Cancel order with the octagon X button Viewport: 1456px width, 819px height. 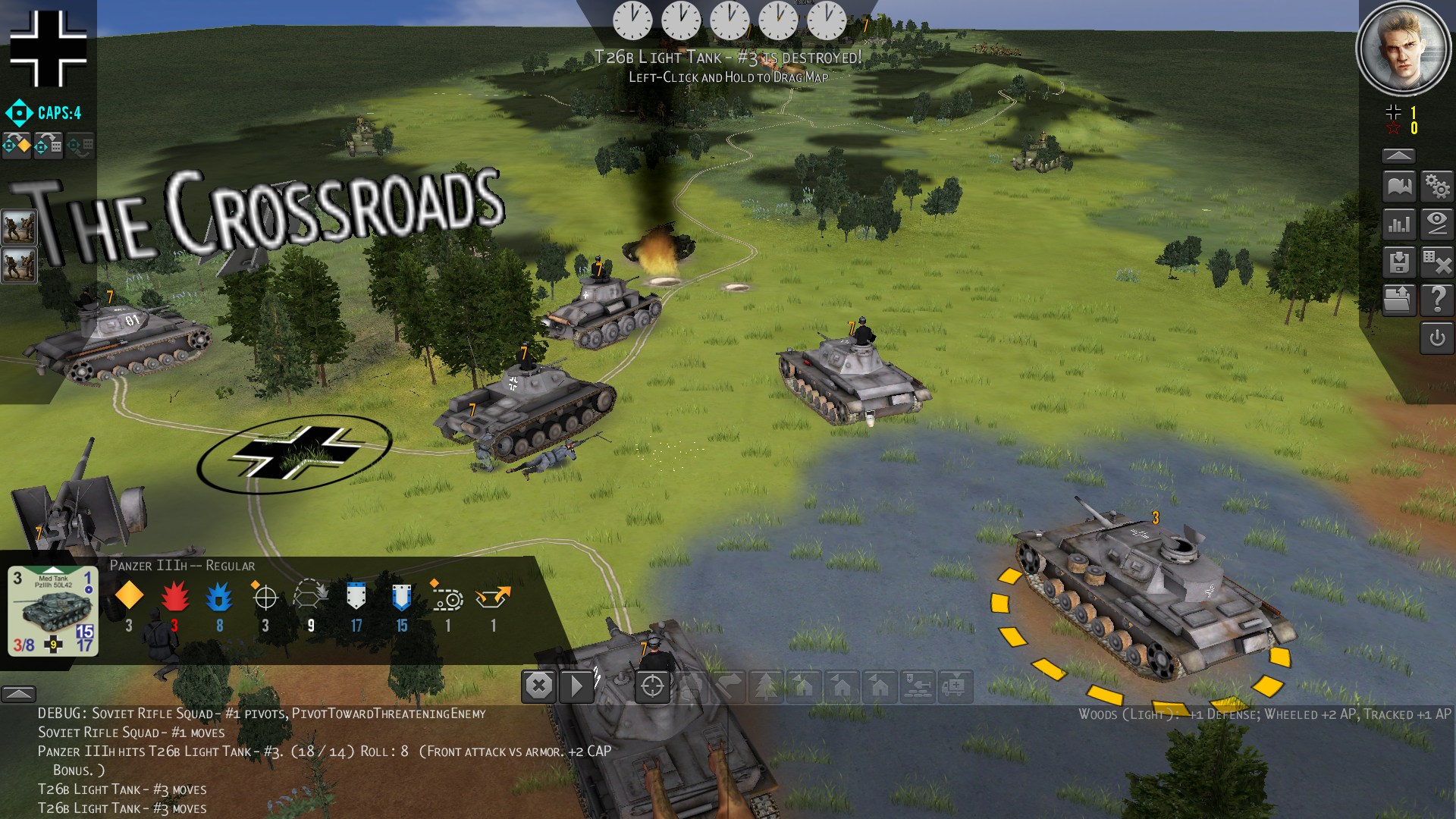coord(538,686)
